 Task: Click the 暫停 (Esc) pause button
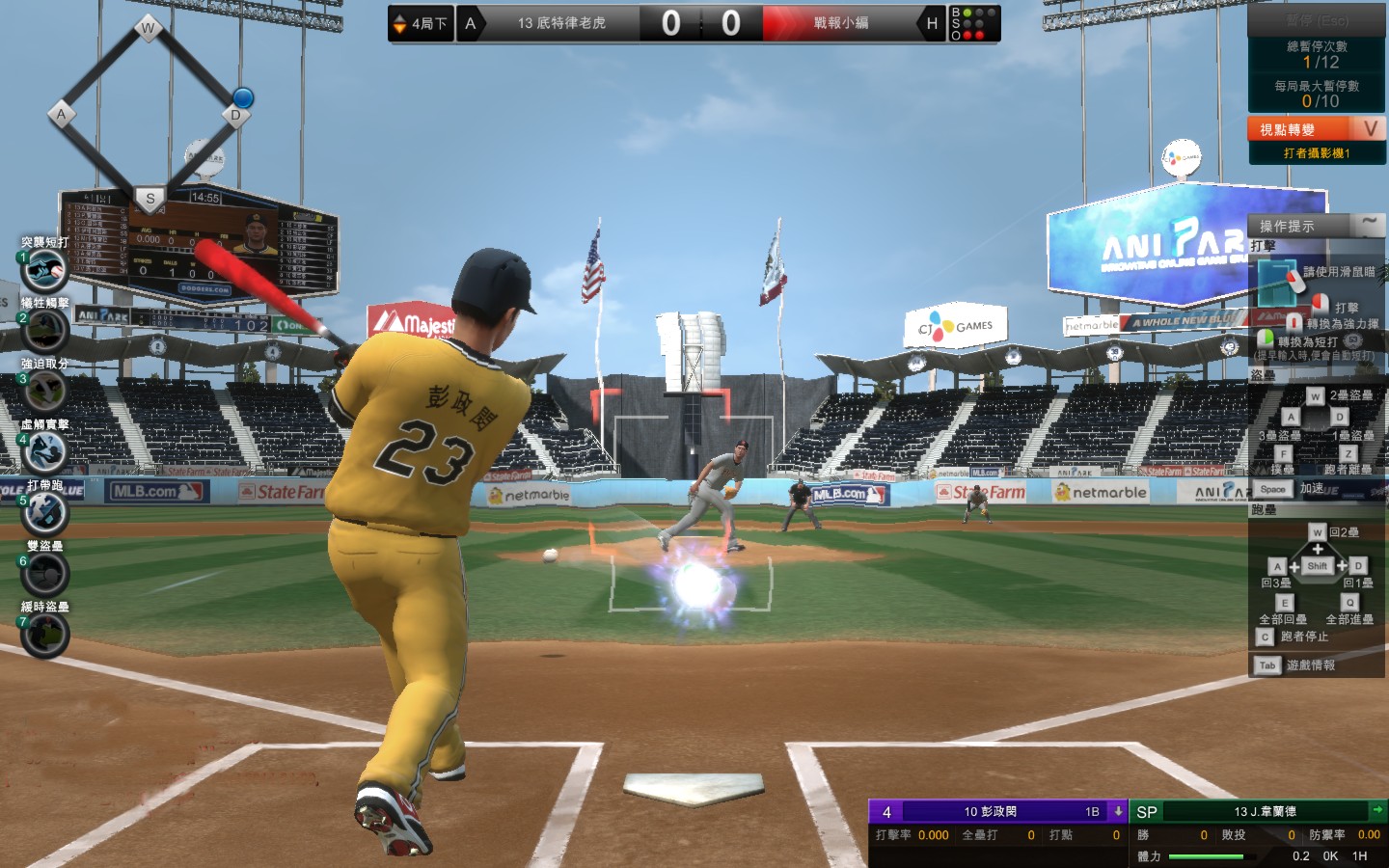pyautogui.click(x=1317, y=20)
